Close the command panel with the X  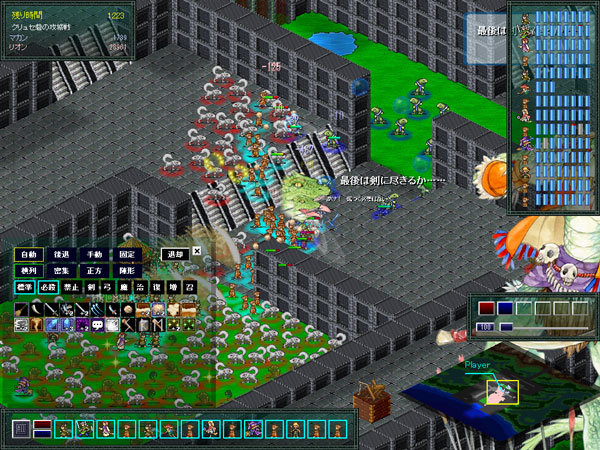197,252
